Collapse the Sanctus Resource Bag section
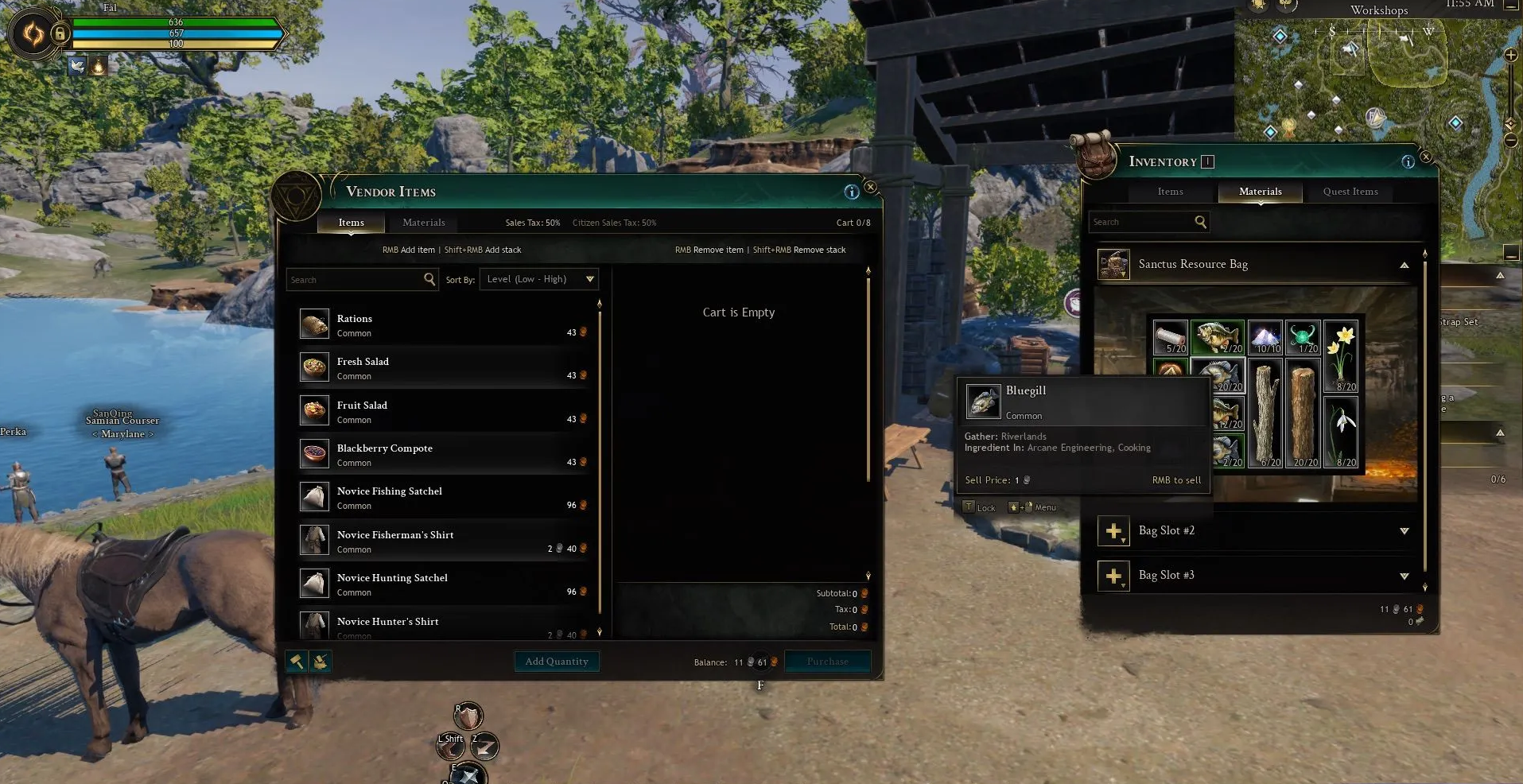This screenshot has width=1523, height=784. (x=1404, y=265)
